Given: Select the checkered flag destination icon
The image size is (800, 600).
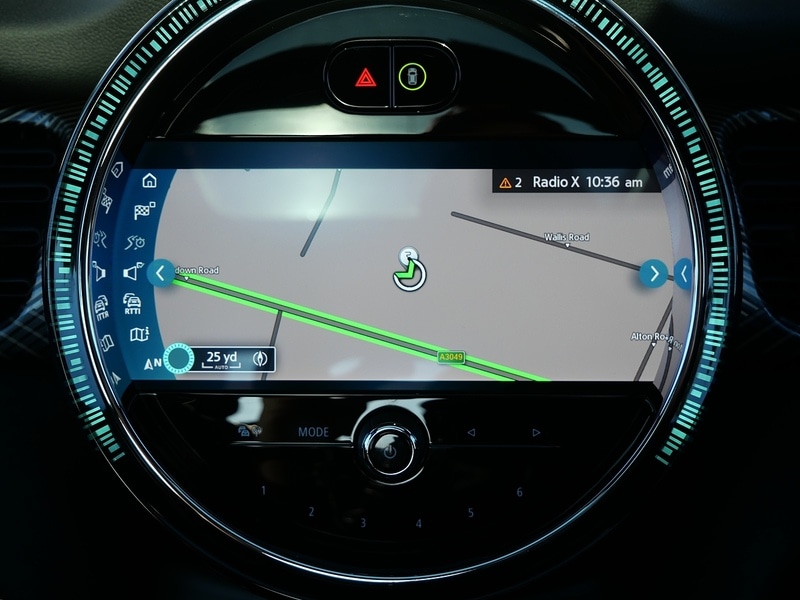Looking at the screenshot, I should tap(144, 211).
